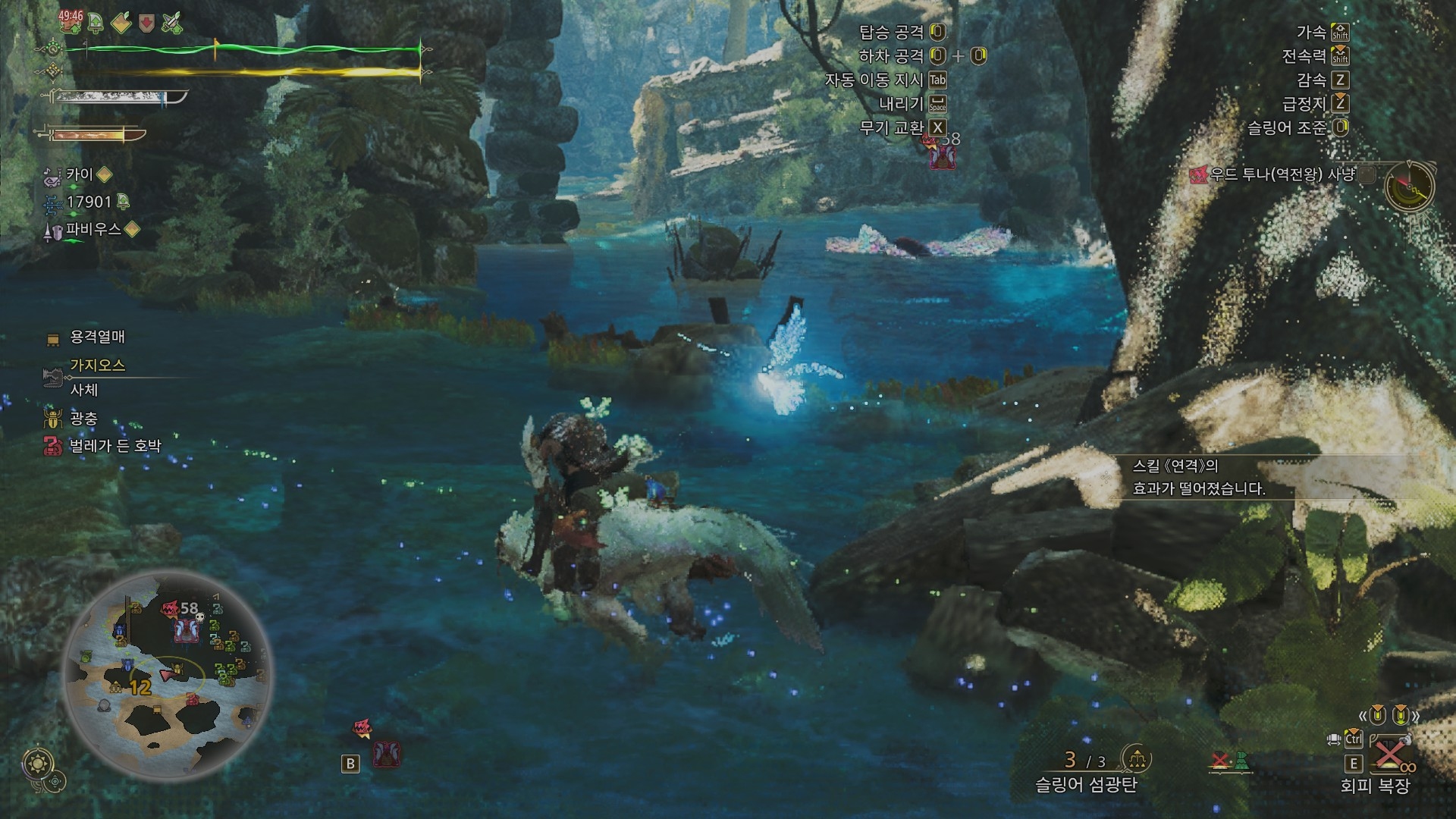The image size is (1456, 819).
Task: Select the 광충 entry with beetle icon
Action: 83,419
